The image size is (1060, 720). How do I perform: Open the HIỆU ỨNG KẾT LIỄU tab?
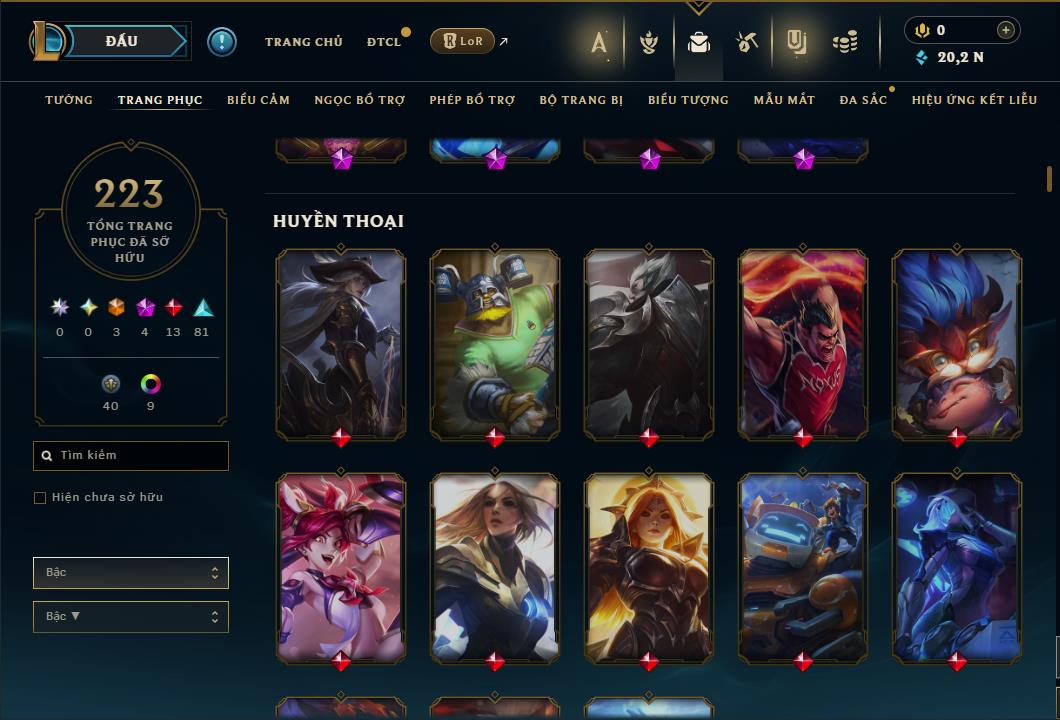tap(974, 100)
